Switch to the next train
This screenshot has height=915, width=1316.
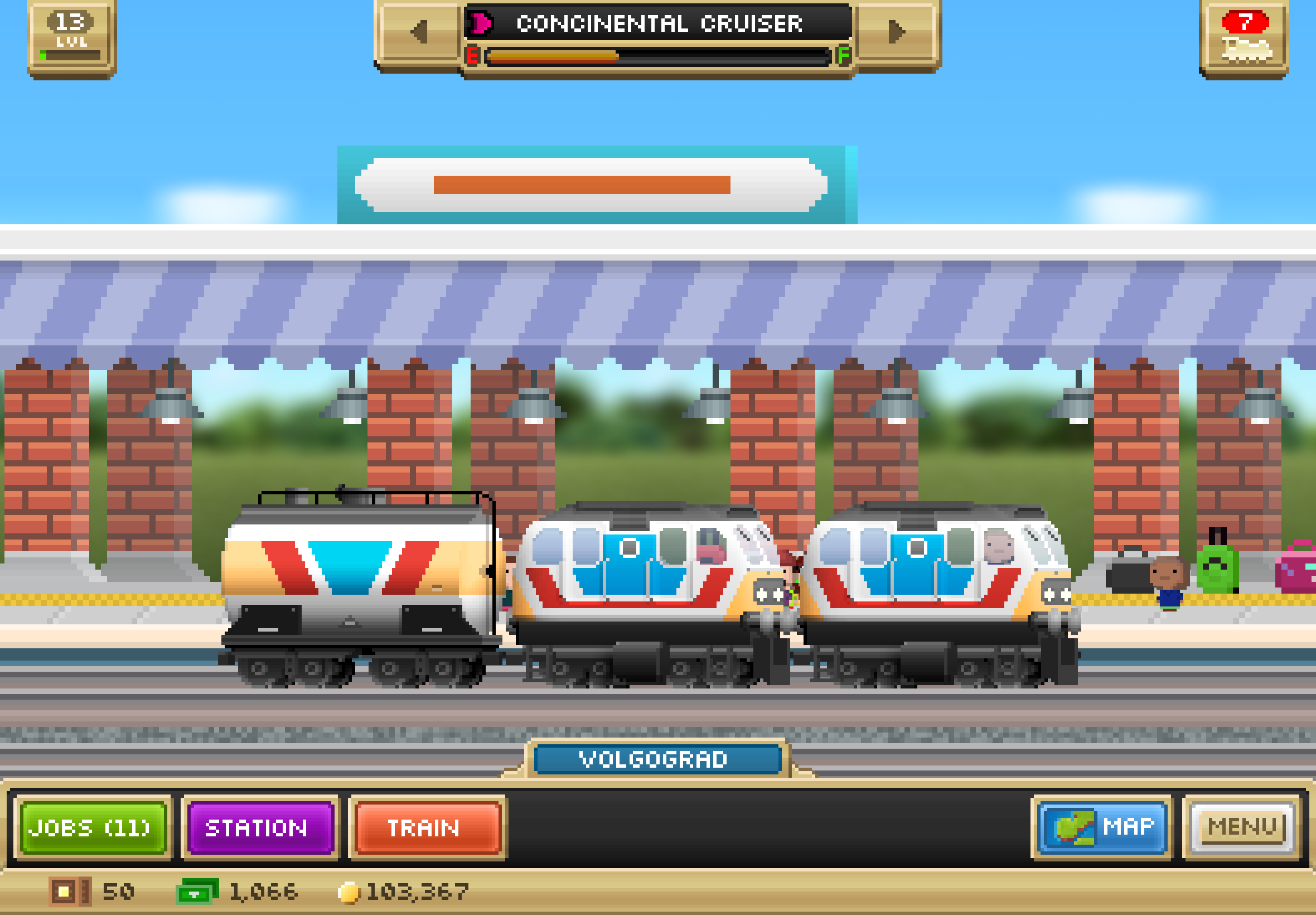coord(896,32)
